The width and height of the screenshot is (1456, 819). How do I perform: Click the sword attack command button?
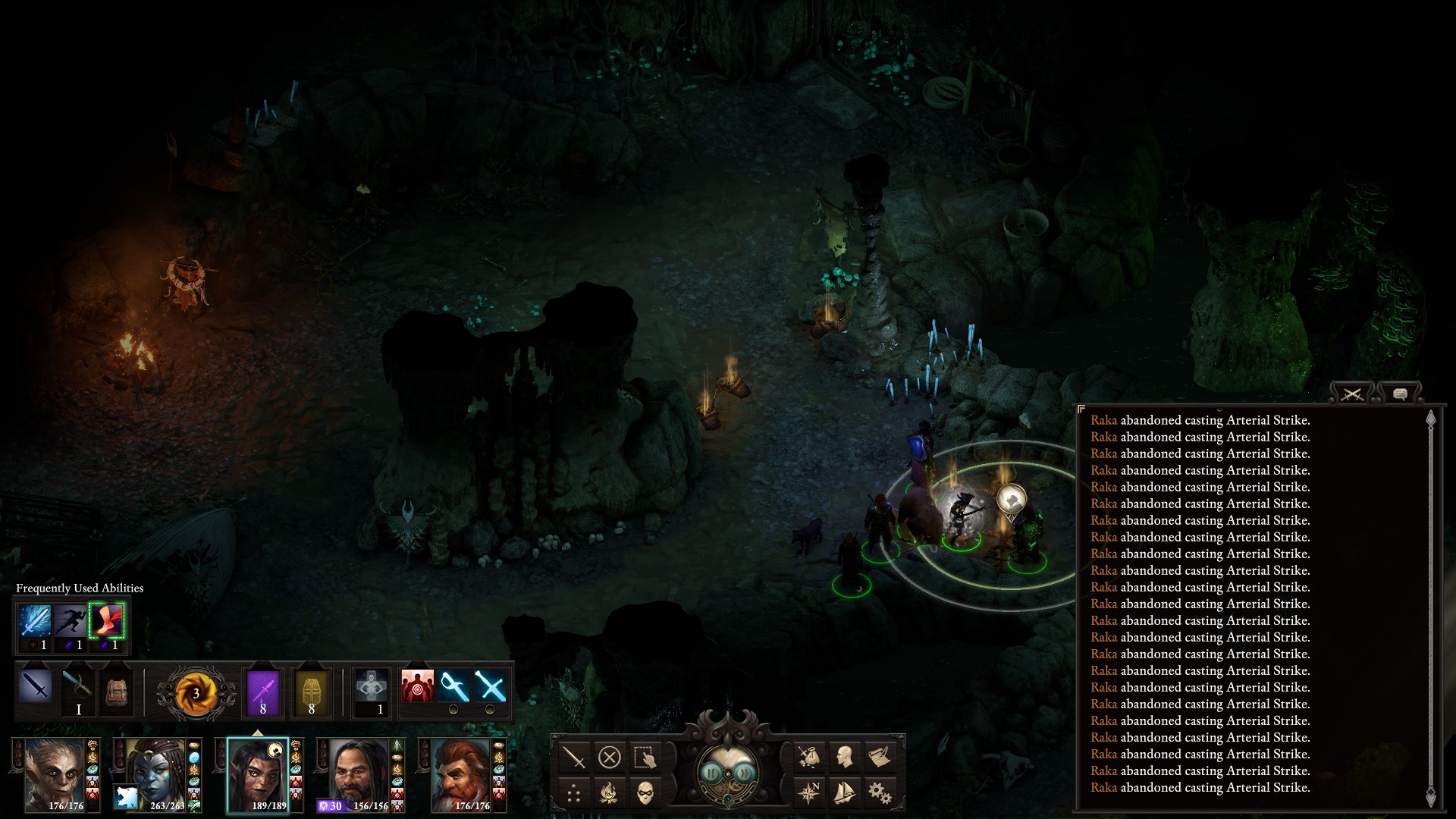point(574,757)
